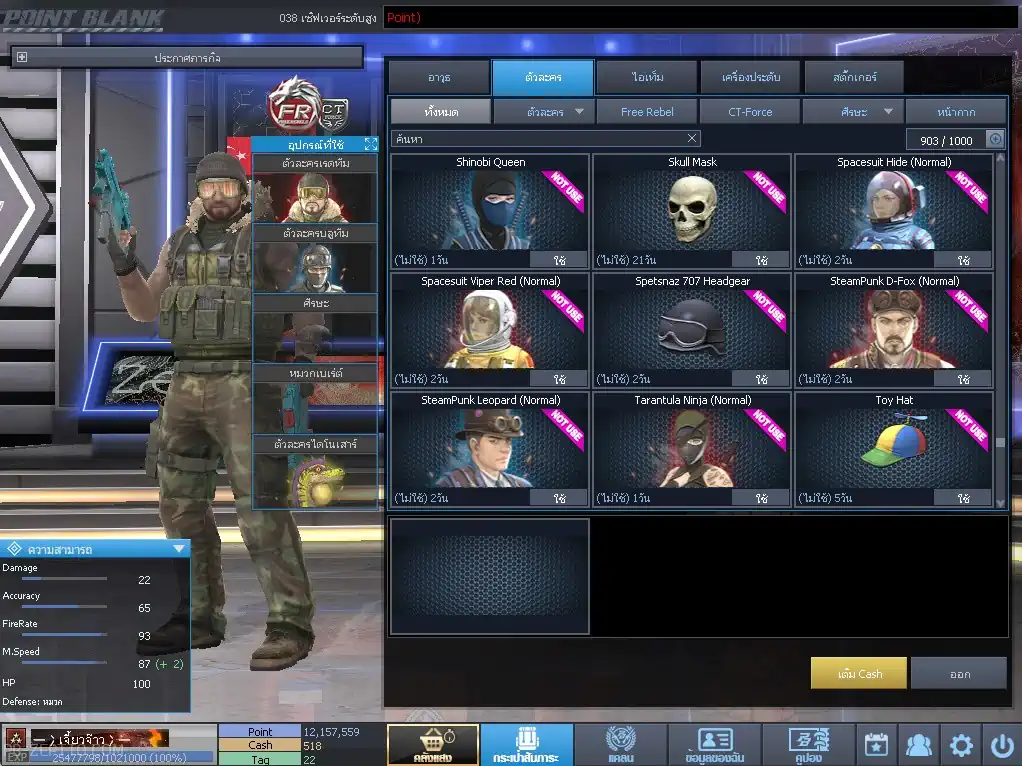The height and width of the screenshot is (766, 1022).
Task: Select the Spetsnaz 707 Headgear card
Action: pos(691,329)
